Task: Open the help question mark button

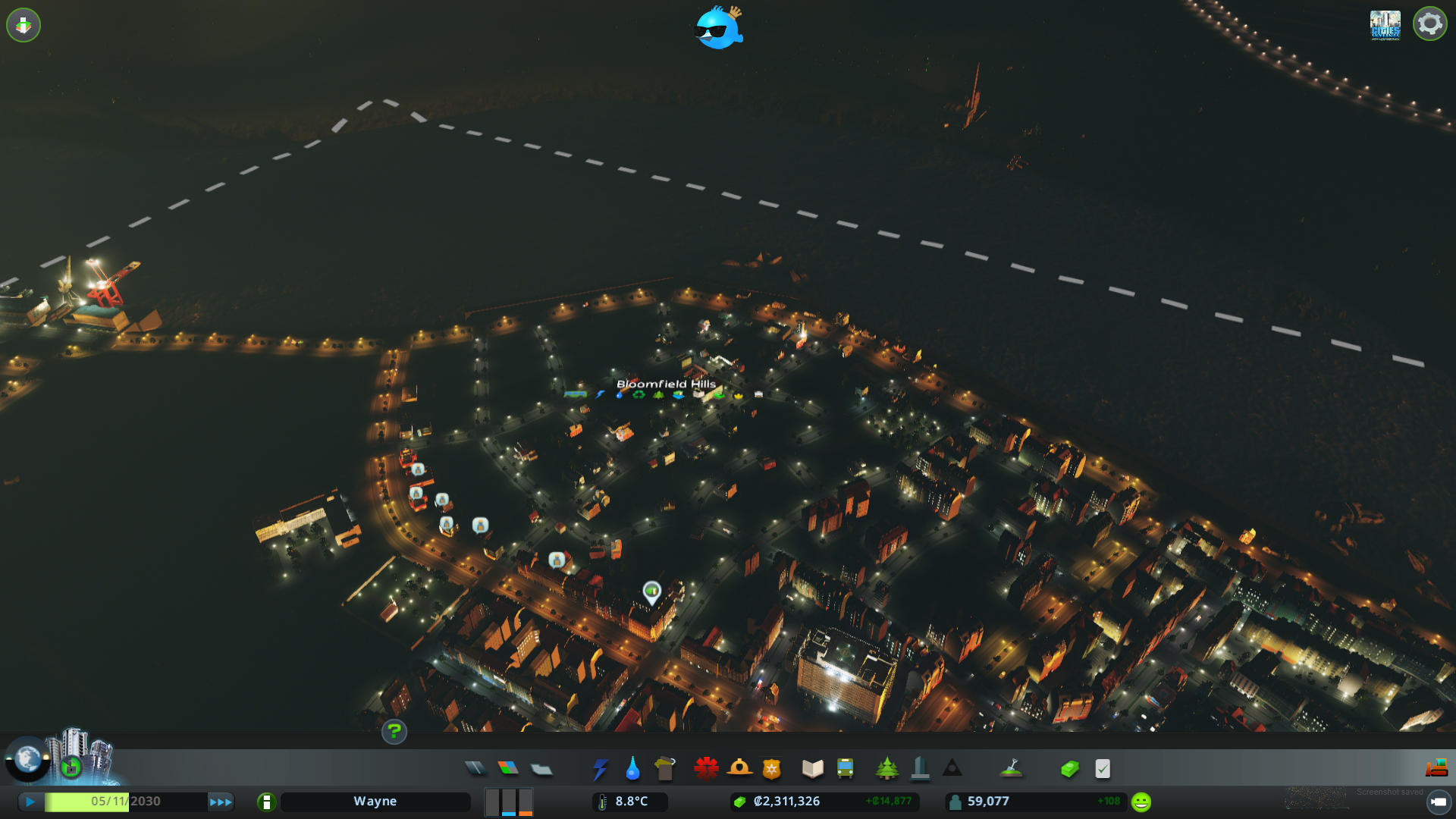Action: coord(394,733)
